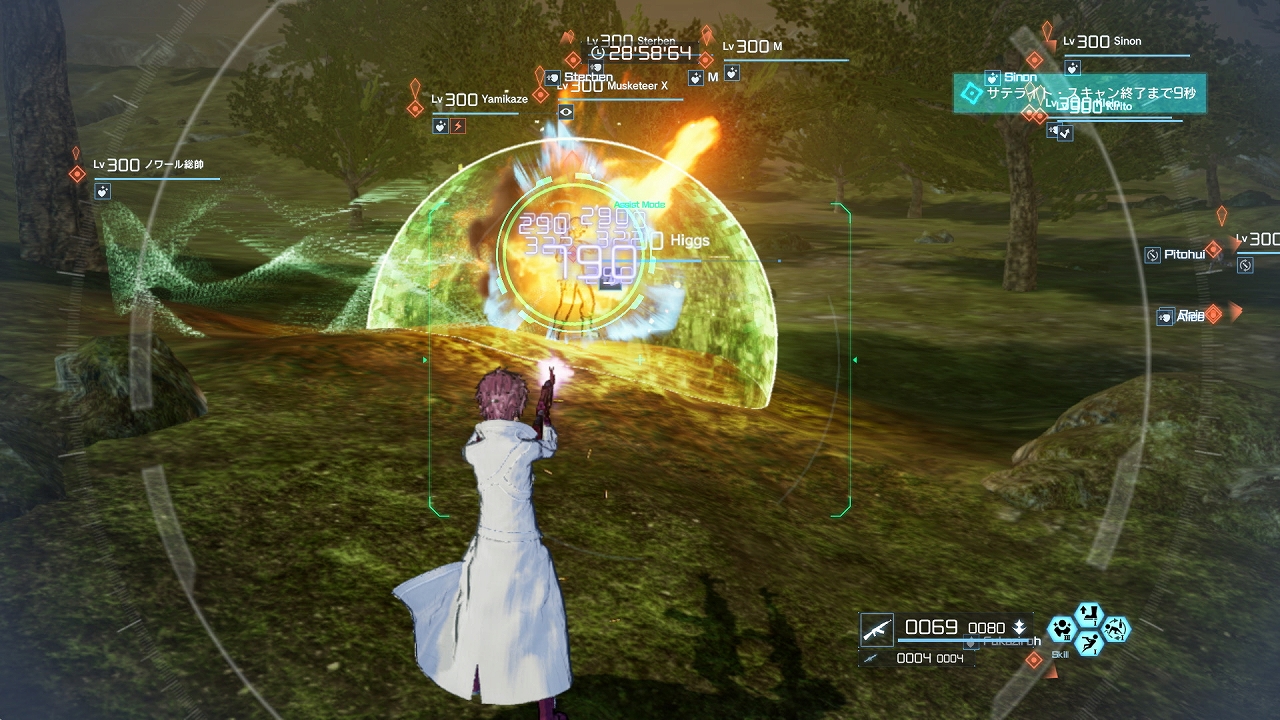This screenshot has width=1280, height=720.
Task: Pick the Lv 300 Sinon nameplate
Action: click(1102, 42)
